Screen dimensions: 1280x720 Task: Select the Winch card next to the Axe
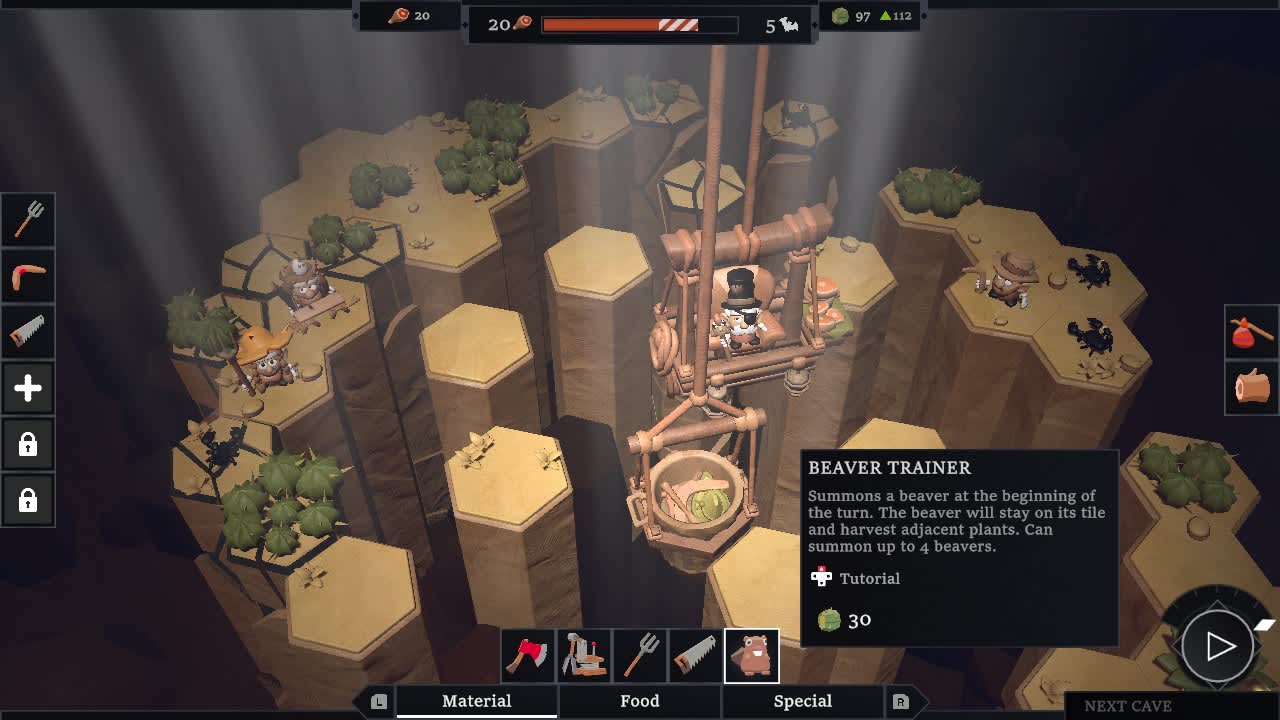[x=584, y=655]
